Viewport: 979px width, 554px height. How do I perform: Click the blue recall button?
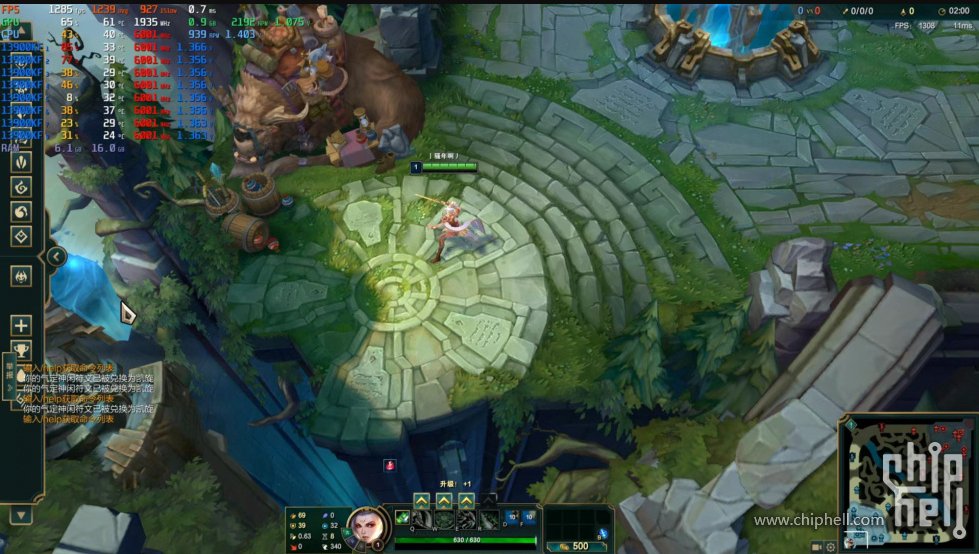(602, 534)
